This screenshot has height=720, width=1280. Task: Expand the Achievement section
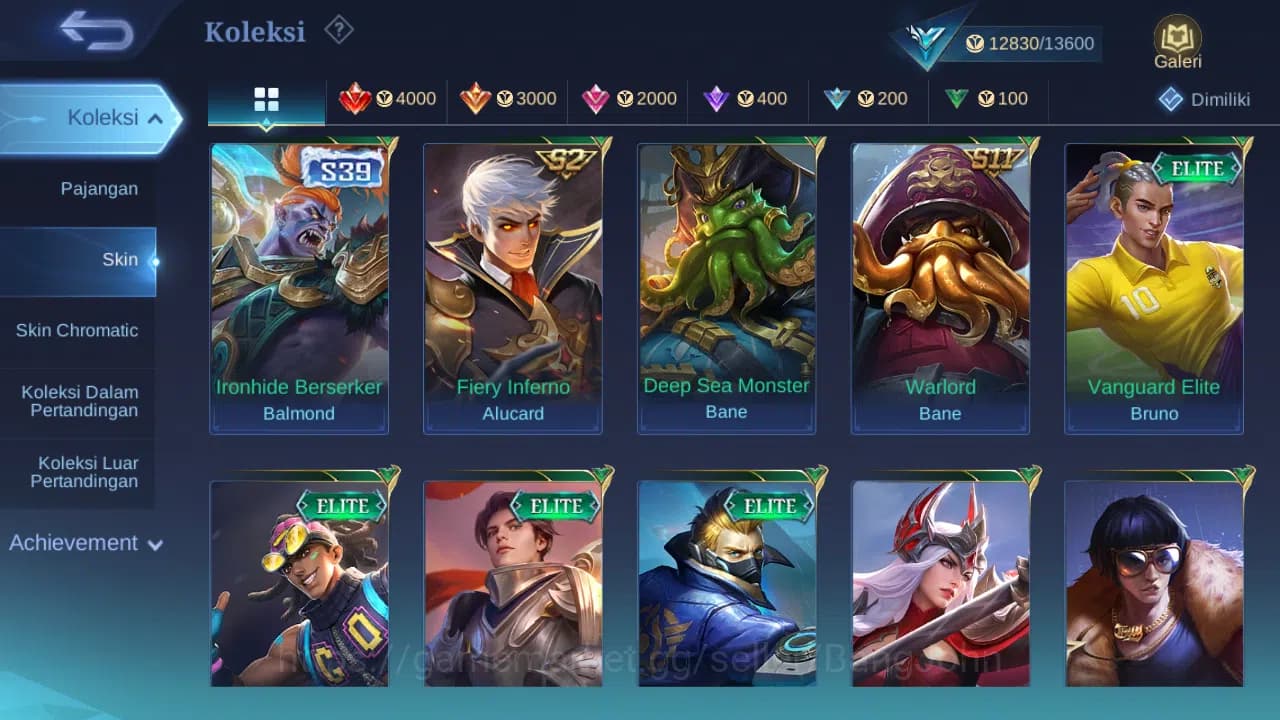pyautogui.click(x=84, y=543)
